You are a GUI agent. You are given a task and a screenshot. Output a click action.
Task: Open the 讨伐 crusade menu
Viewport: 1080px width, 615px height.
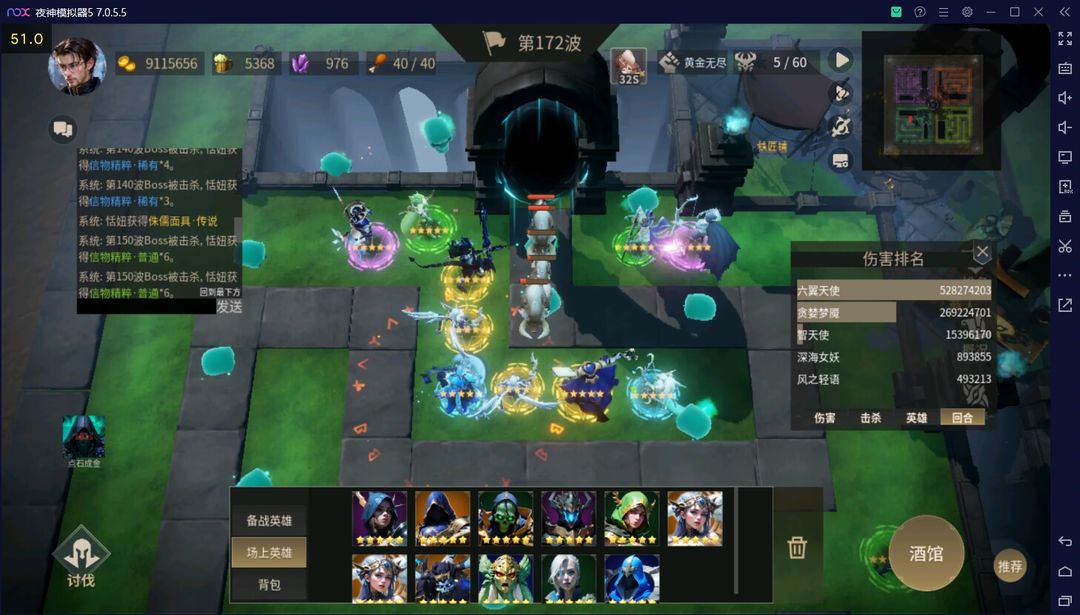point(81,558)
